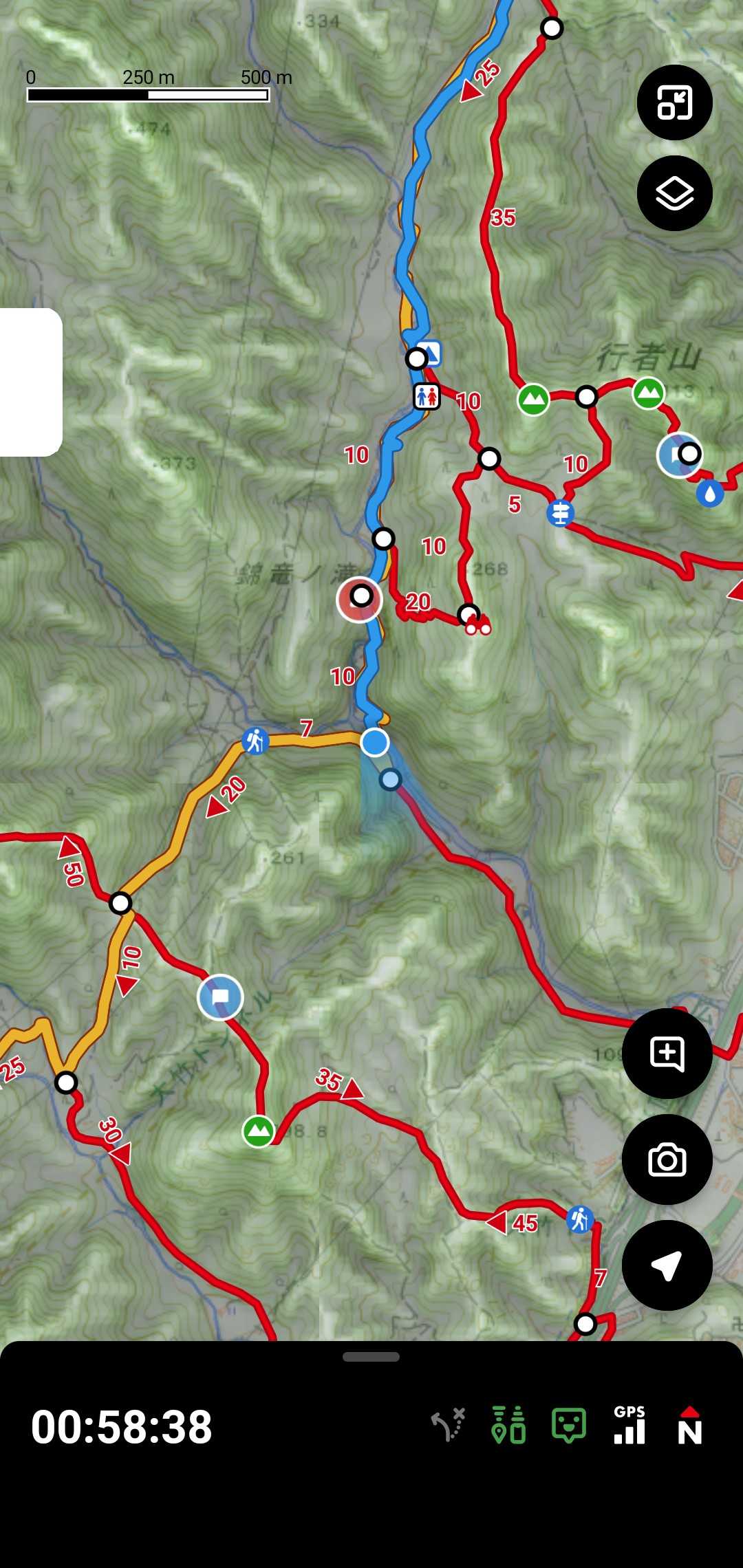Tap the bottom sheet grab handle
The height and width of the screenshot is (1568, 743).
[371, 1357]
